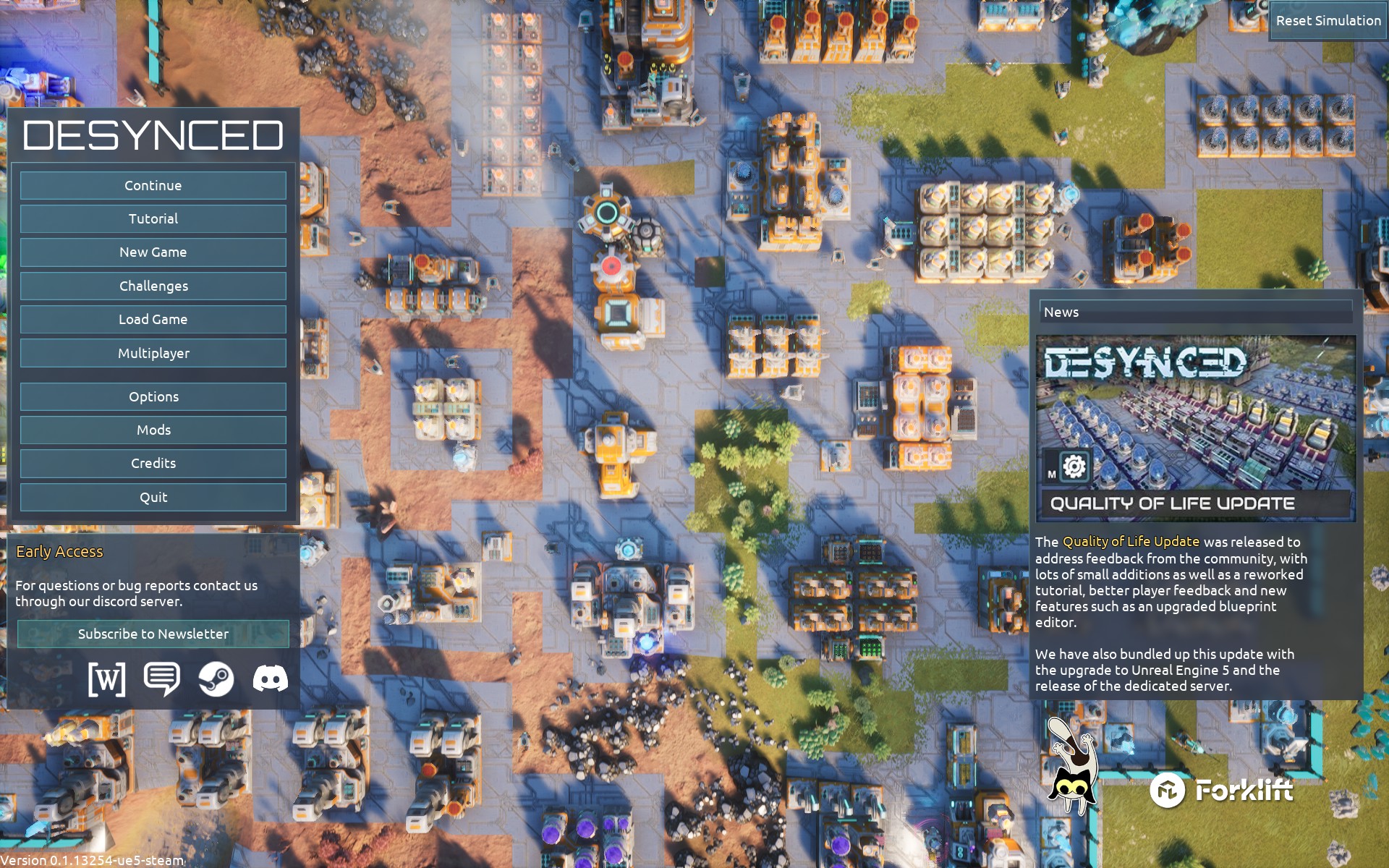
Task: Subscribe to the Newsletter
Action: coord(153,634)
